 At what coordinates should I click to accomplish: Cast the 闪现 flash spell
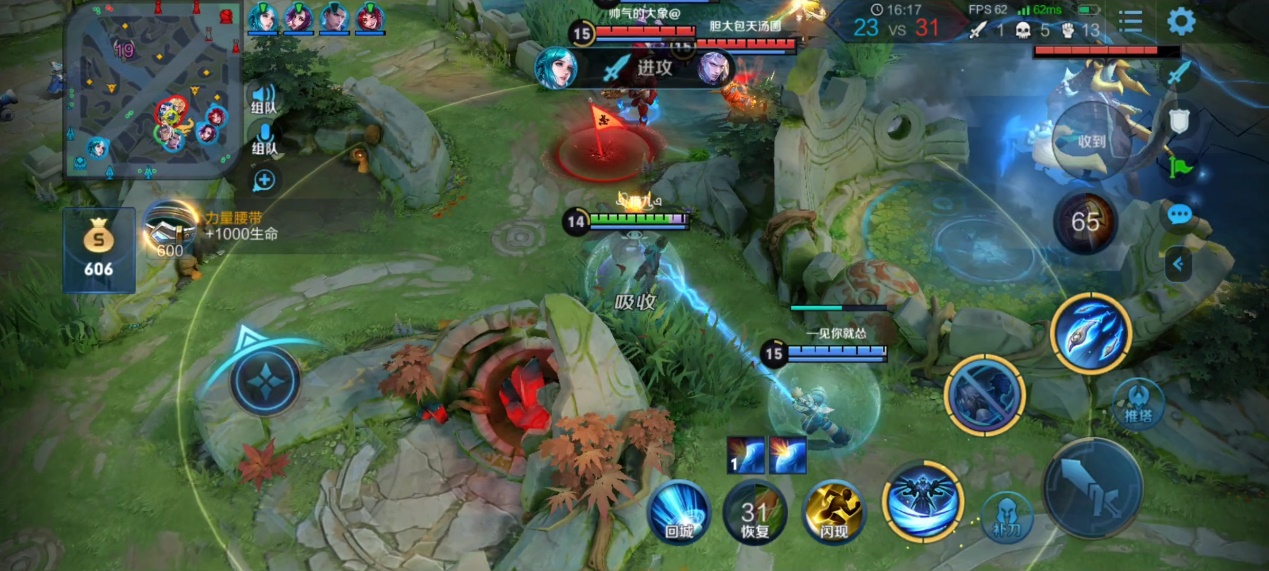click(x=834, y=511)
